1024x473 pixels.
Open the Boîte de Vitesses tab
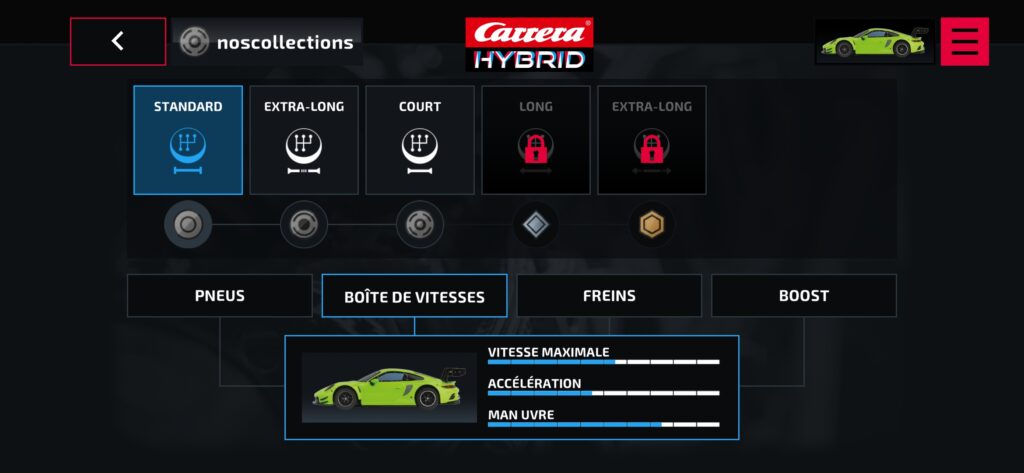(414, 296)
